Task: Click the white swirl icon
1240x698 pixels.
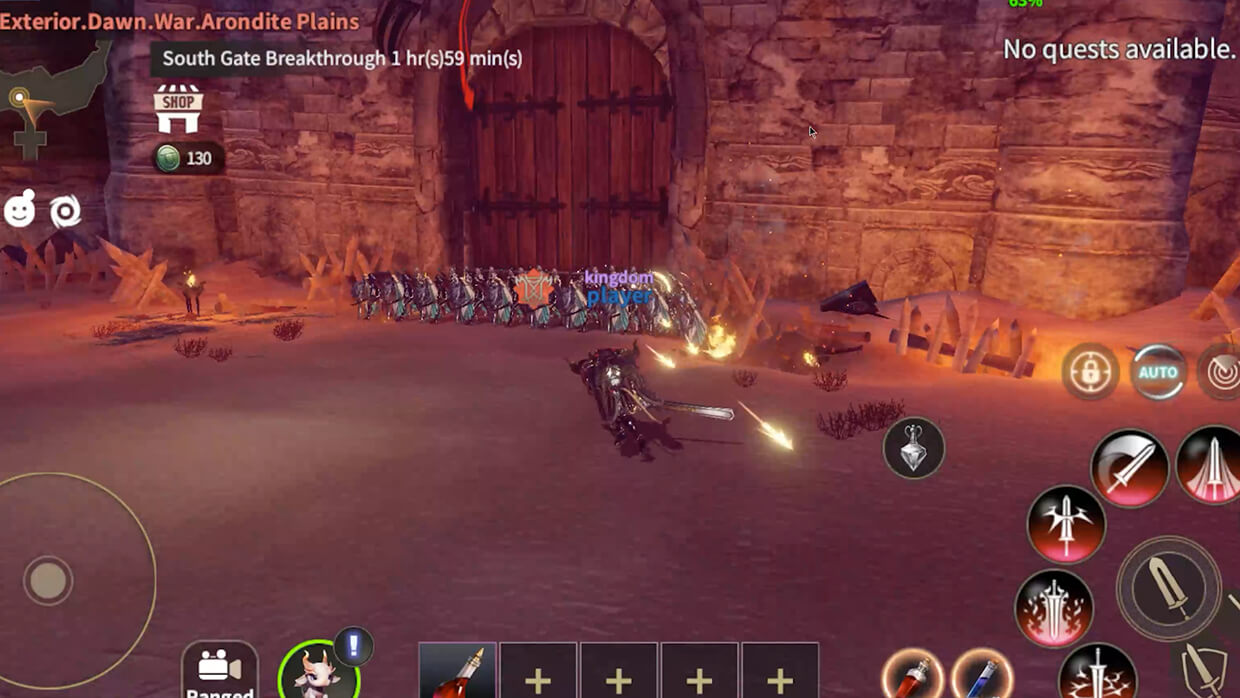Action: click(x=66, y=211)
